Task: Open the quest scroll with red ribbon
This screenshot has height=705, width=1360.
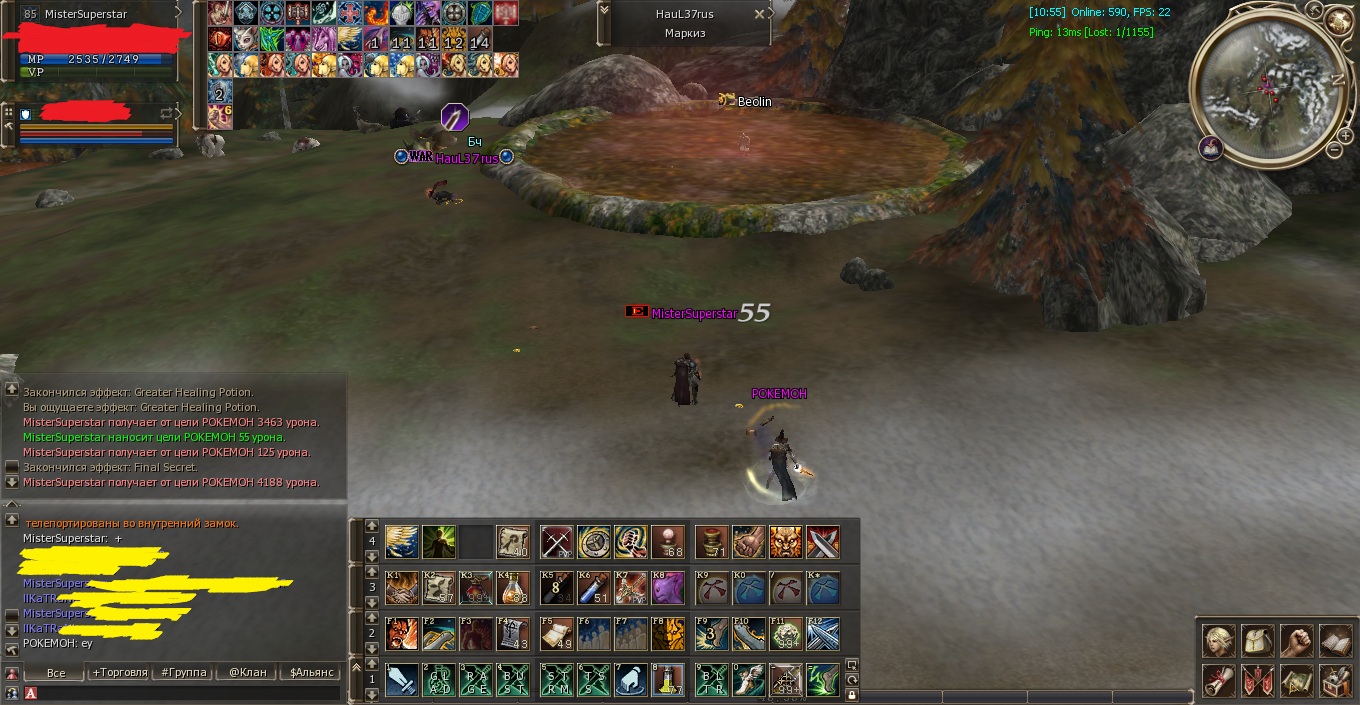Action: click(x=1218, y=681)
